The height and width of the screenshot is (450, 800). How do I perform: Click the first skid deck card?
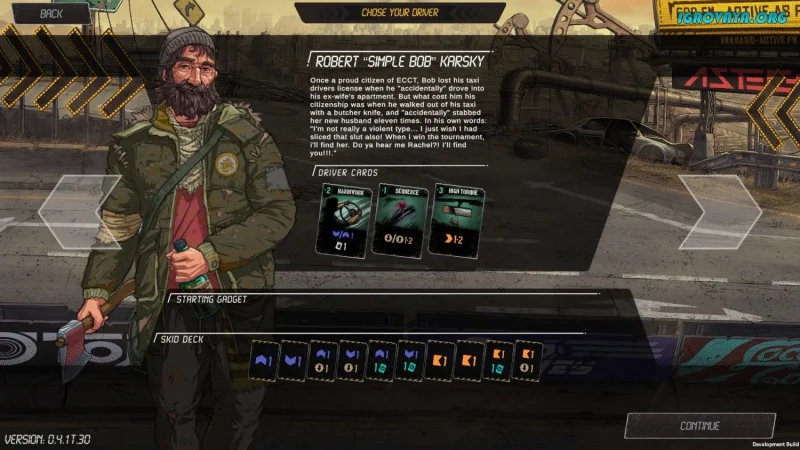coord(263,360)
